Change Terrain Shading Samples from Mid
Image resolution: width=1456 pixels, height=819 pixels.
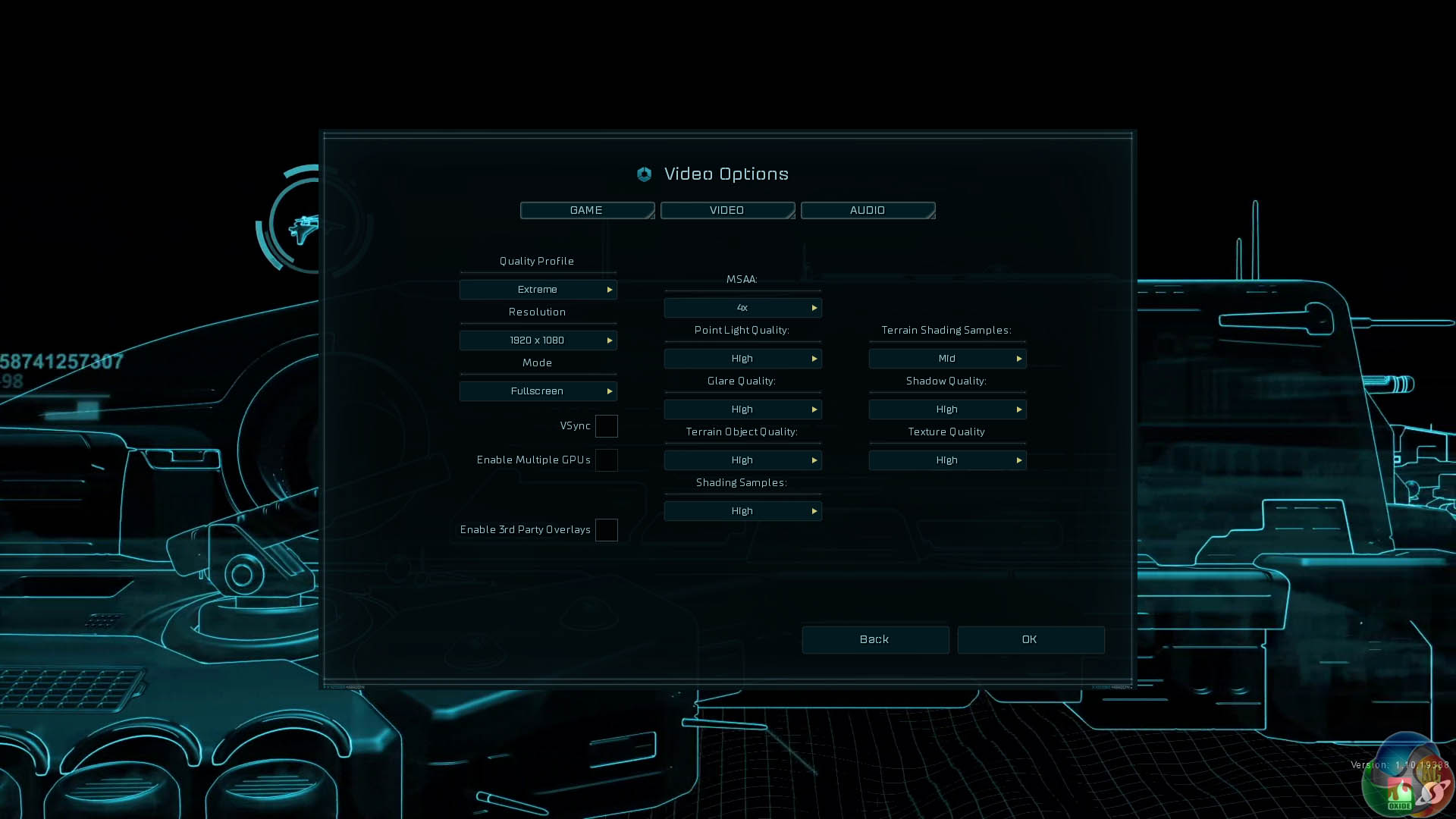tap(947, 359)
